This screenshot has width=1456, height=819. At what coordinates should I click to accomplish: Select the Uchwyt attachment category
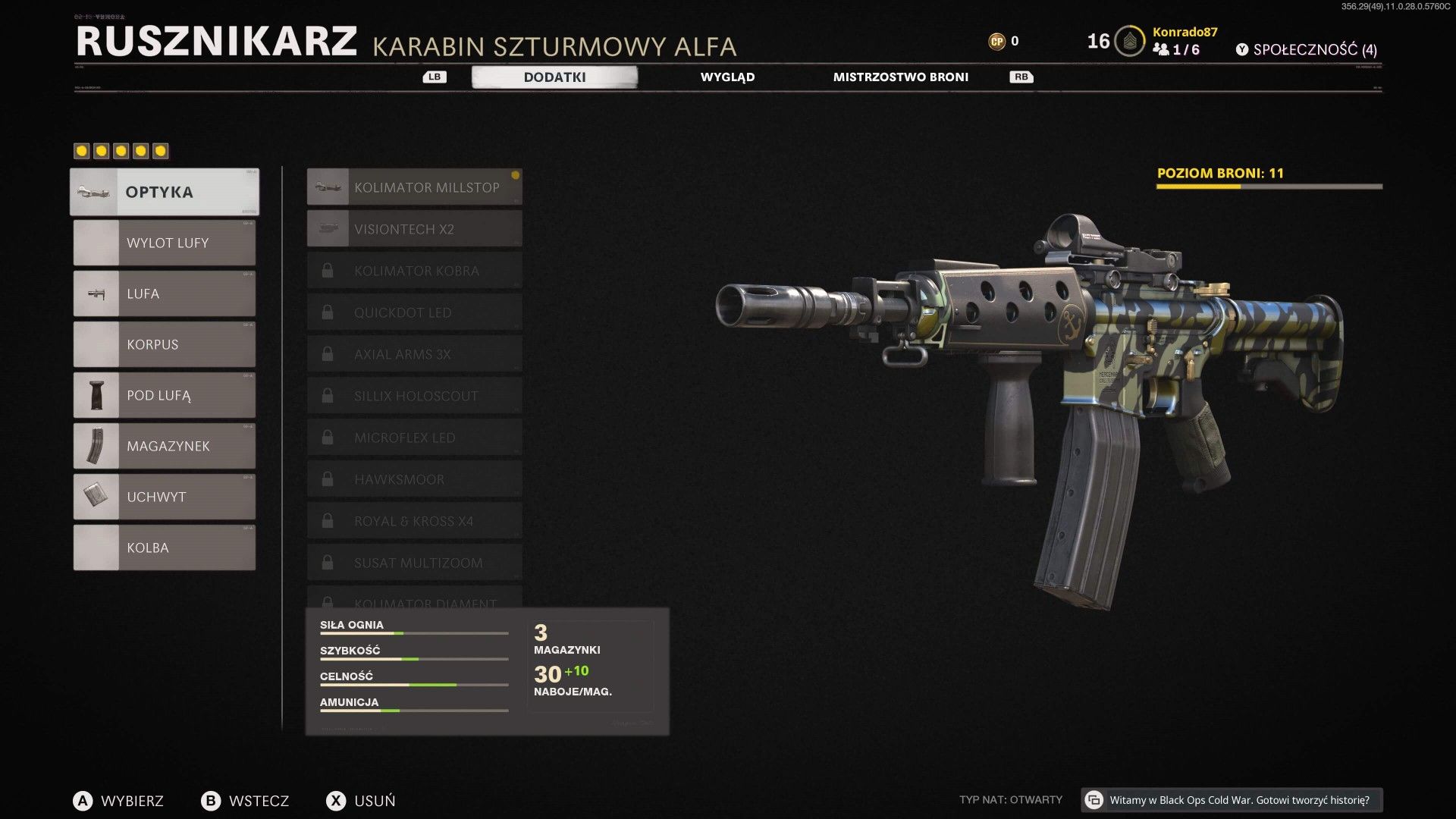pyautogui.click(x=165, y=497)
